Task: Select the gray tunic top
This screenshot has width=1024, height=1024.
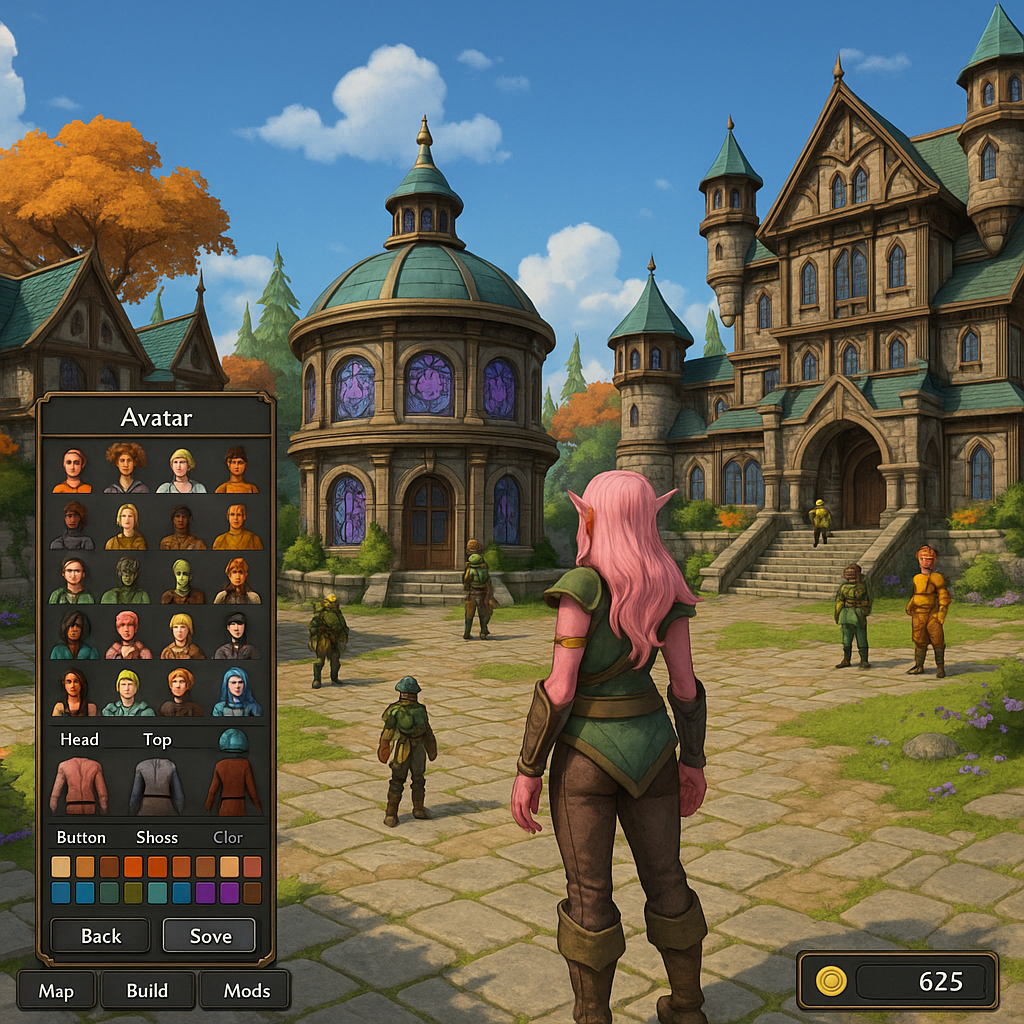Action: (157, 785)
